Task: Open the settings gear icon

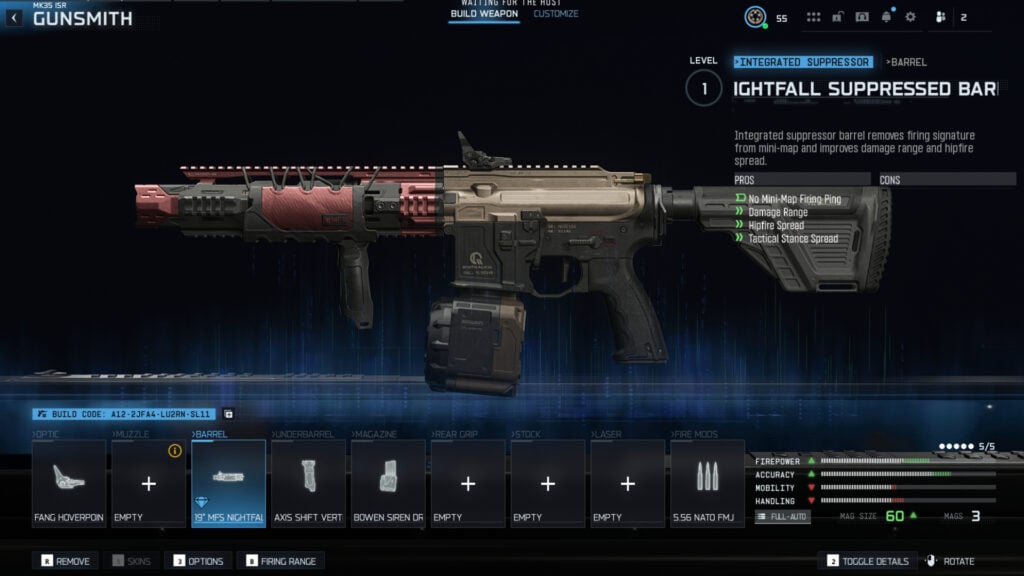Action: (910, 17)
